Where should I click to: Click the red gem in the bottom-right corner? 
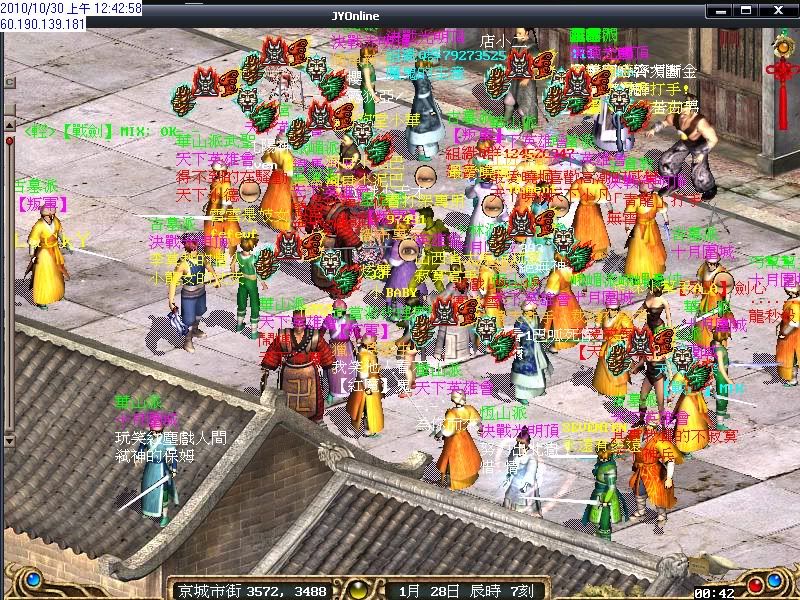755,583
